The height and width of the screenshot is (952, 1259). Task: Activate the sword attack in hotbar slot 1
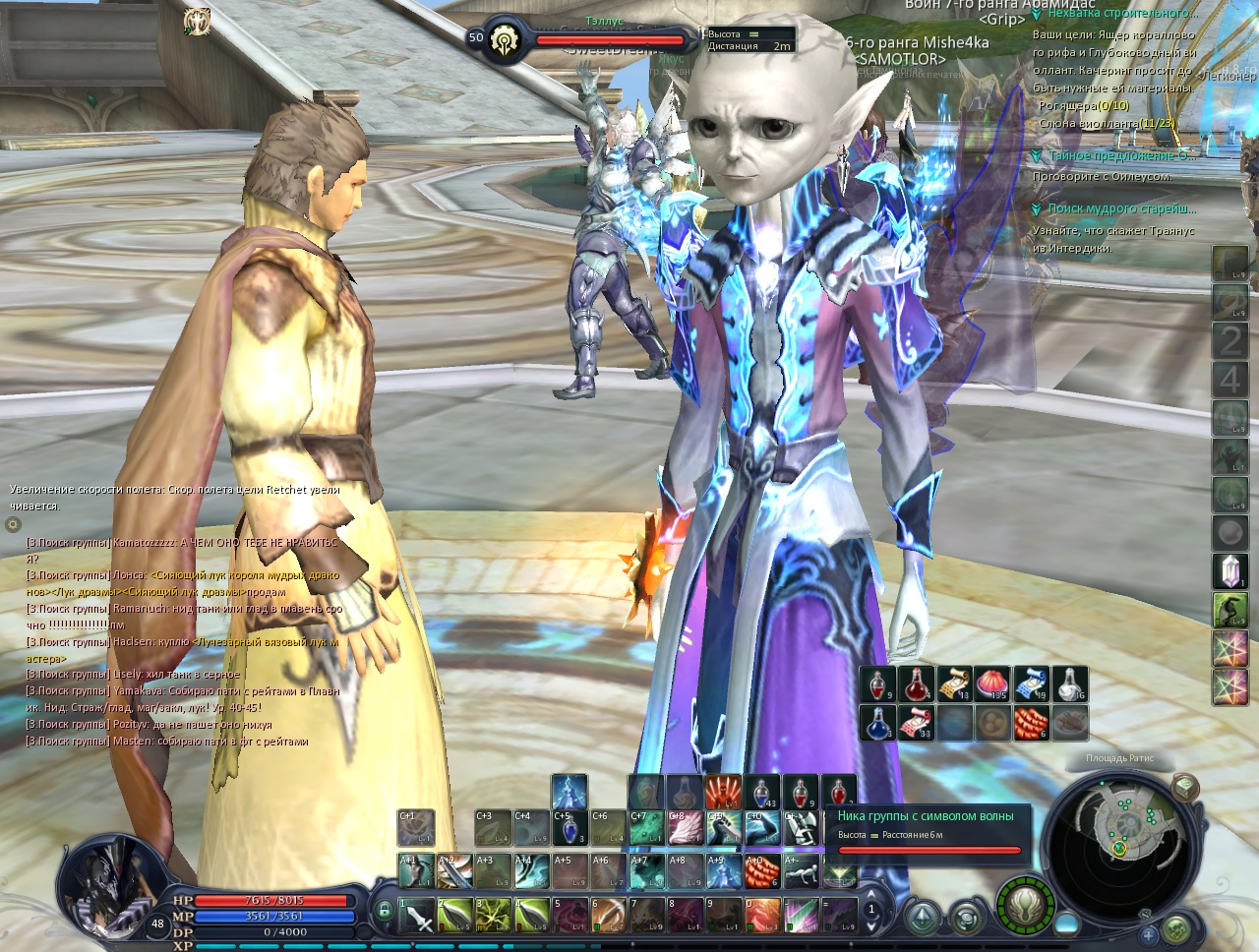click(417, 917)
